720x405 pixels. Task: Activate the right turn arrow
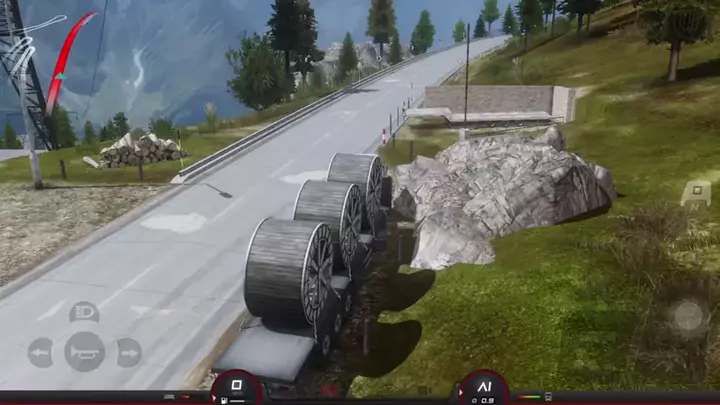128,352
